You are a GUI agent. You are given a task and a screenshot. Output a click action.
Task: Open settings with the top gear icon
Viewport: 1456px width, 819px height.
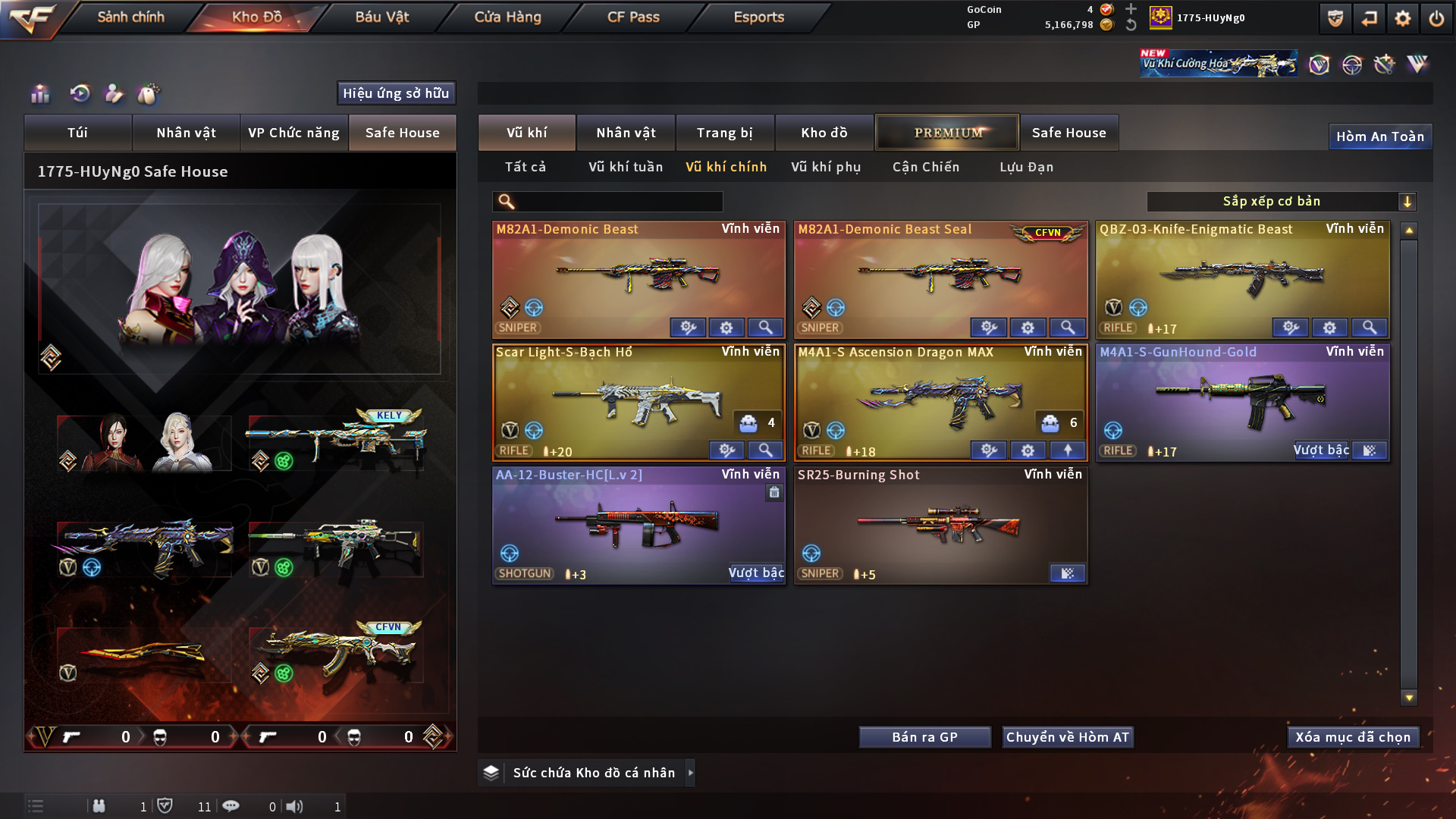pyautogui.click(x=1402, y=18)
